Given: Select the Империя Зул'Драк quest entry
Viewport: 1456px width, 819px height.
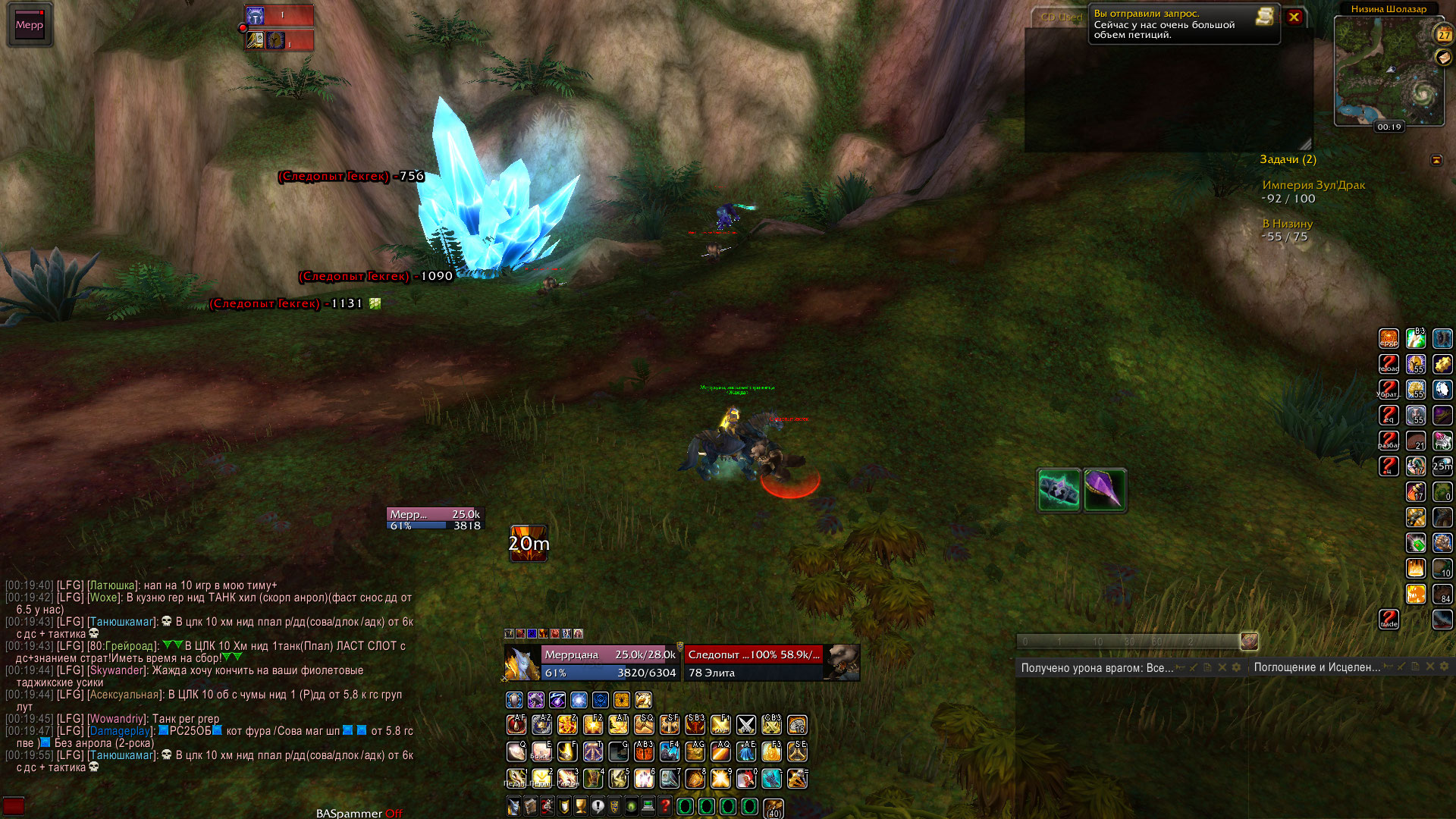Looking at the screenshot, I should [1313, 185].
